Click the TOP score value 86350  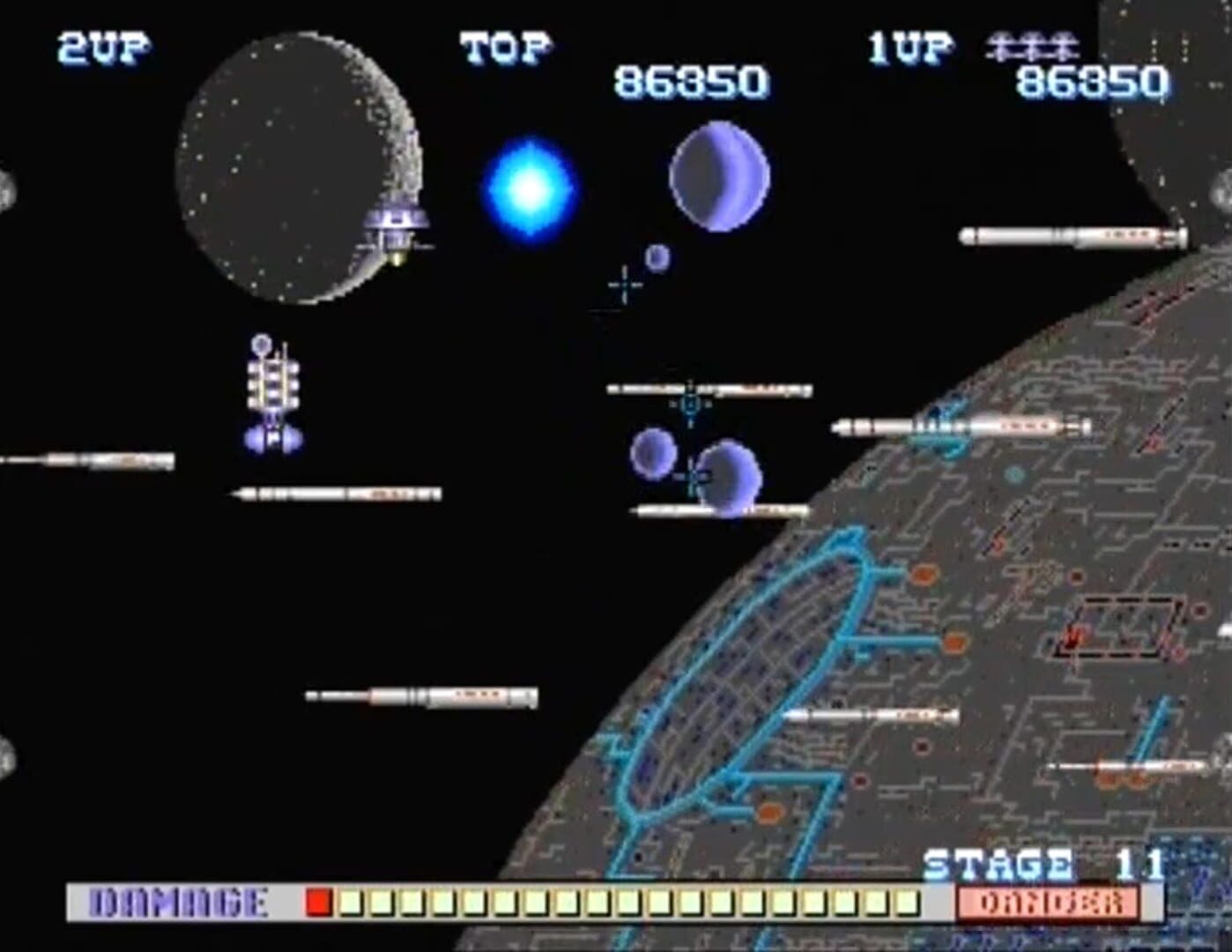(x=690, y=81)
